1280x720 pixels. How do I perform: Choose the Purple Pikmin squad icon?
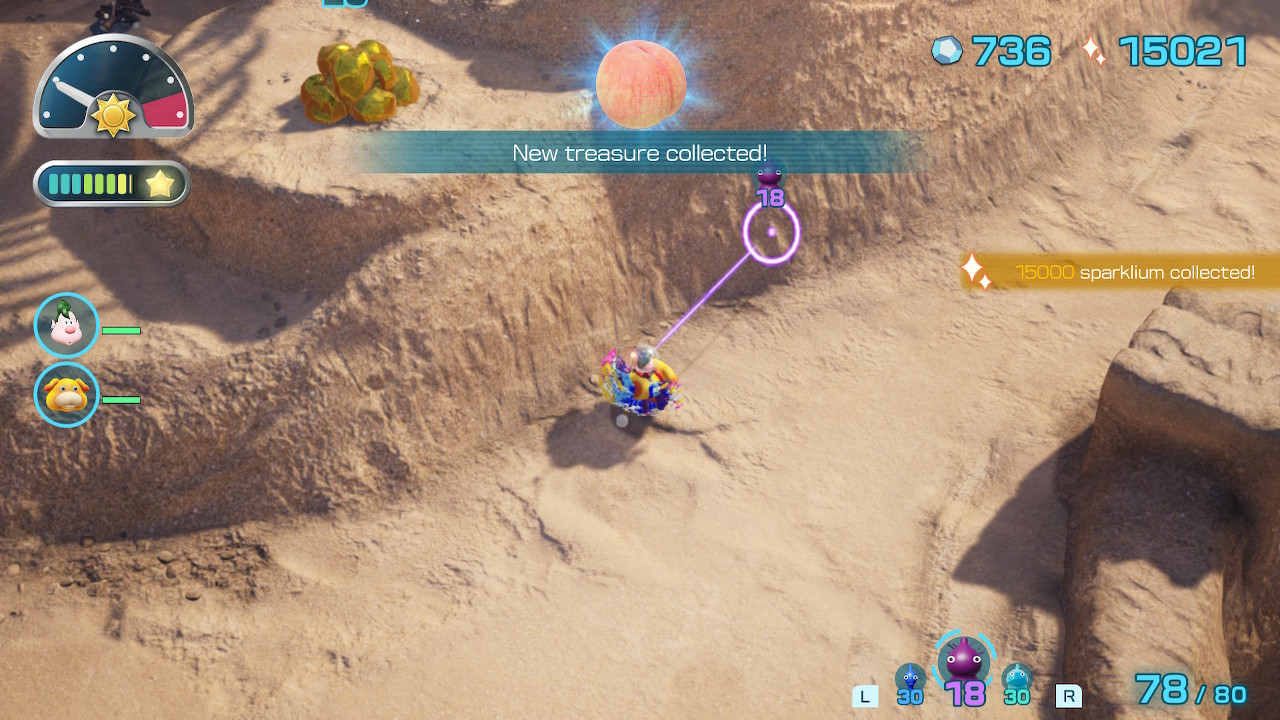pos(964,662)
